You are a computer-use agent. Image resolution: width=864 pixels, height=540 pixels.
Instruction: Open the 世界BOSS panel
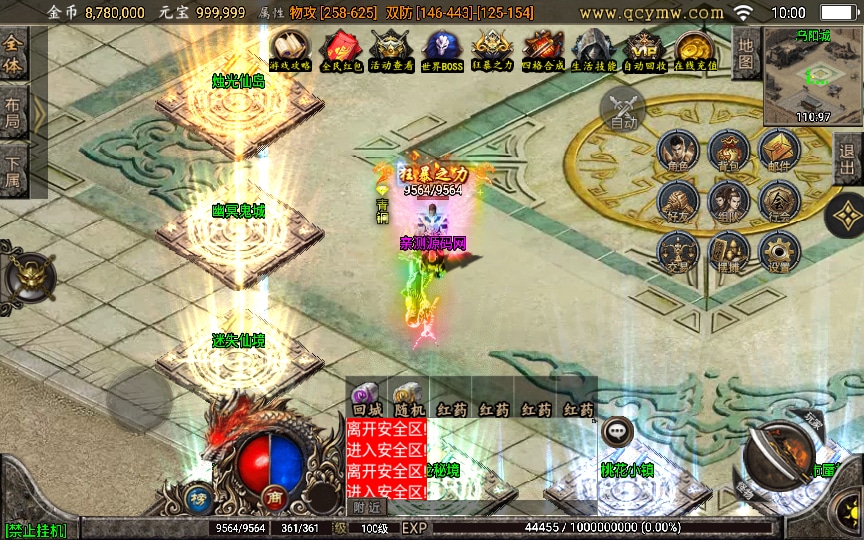442,49
